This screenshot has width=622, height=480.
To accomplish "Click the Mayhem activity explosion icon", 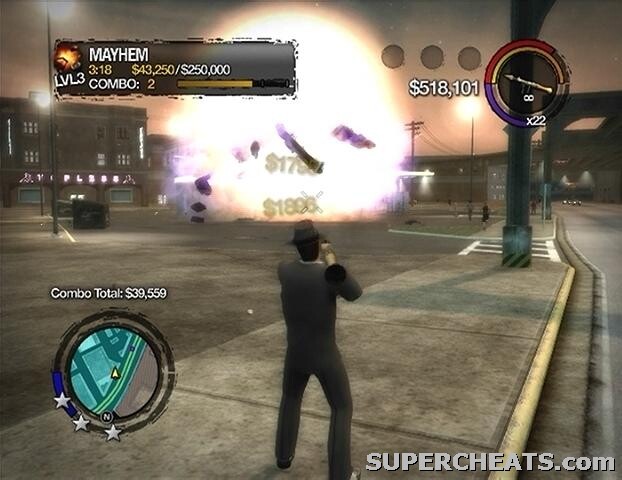I will click(x=68, y=57).
